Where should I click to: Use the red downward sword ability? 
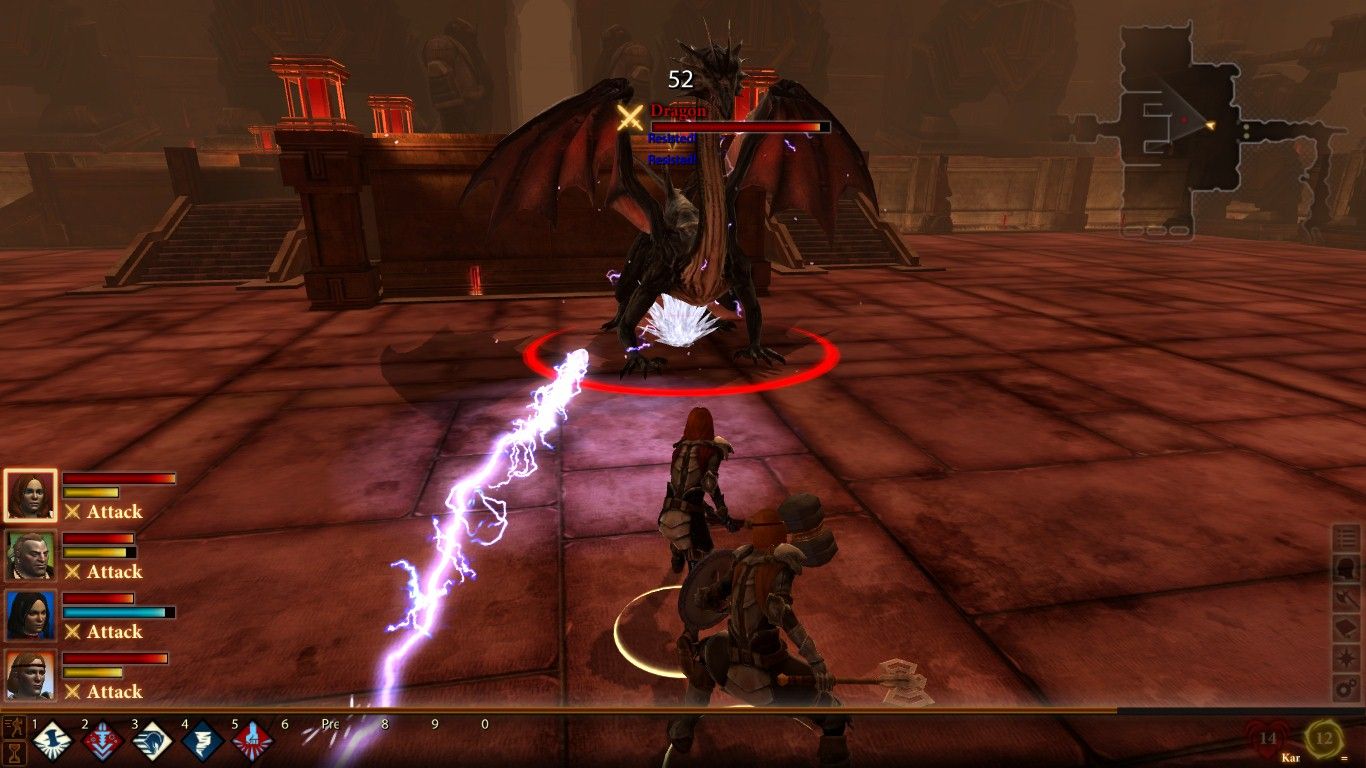[102, 742]
